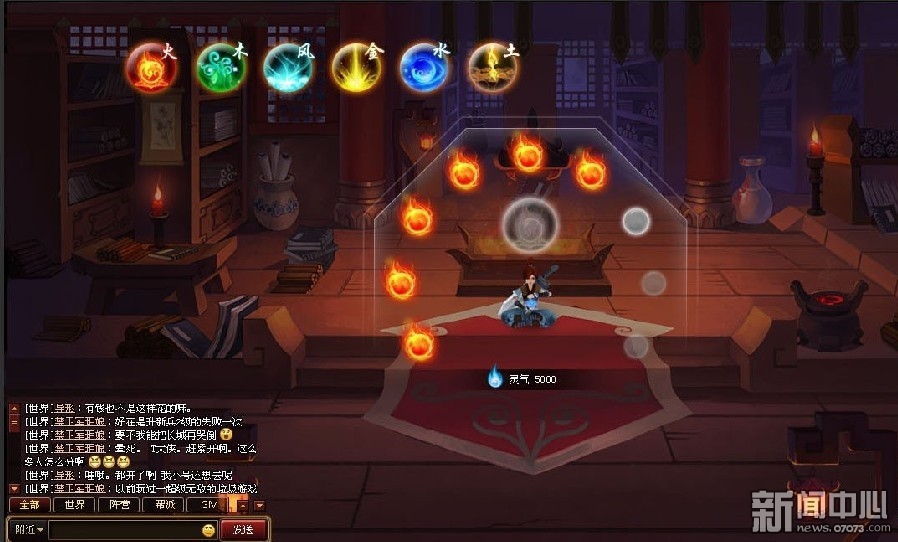Screen dimensions: 898x542
Task: Open the 帮派 (Guild) chat tab
Action: (x=166, y=505)
